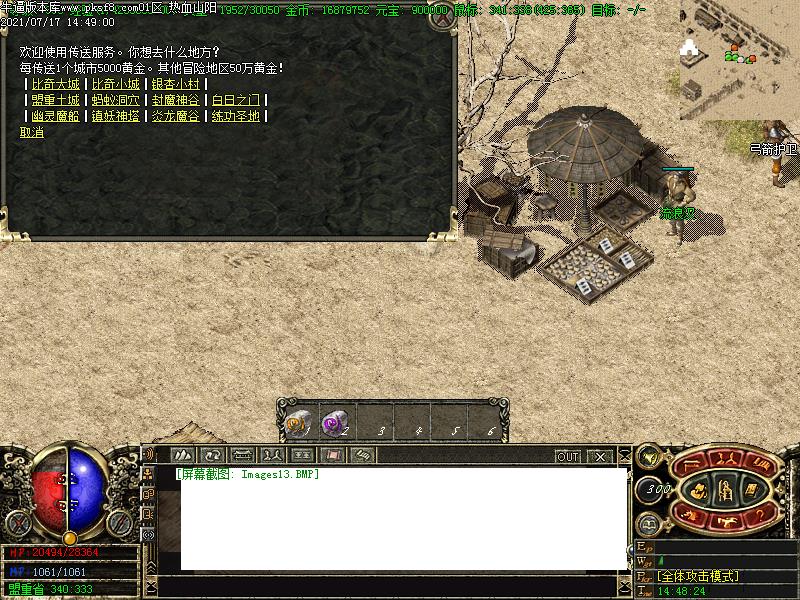
Task: Use the purple scroll in belt slot 2
Action: (x=334, y=424)
